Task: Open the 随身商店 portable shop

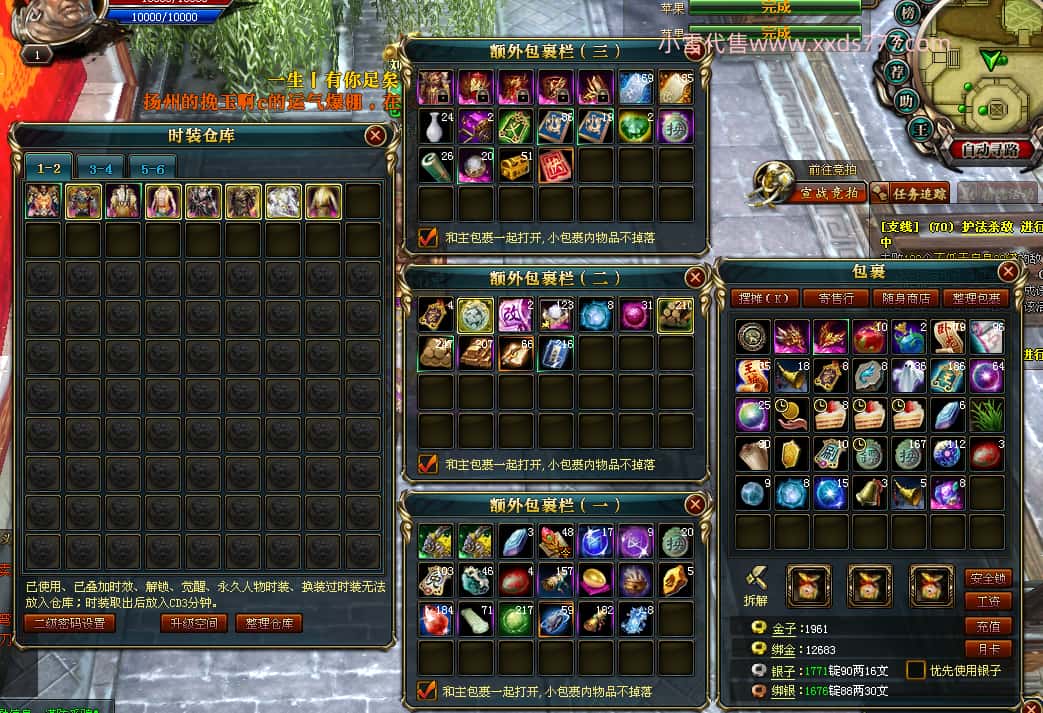Action: pos(906,297)
